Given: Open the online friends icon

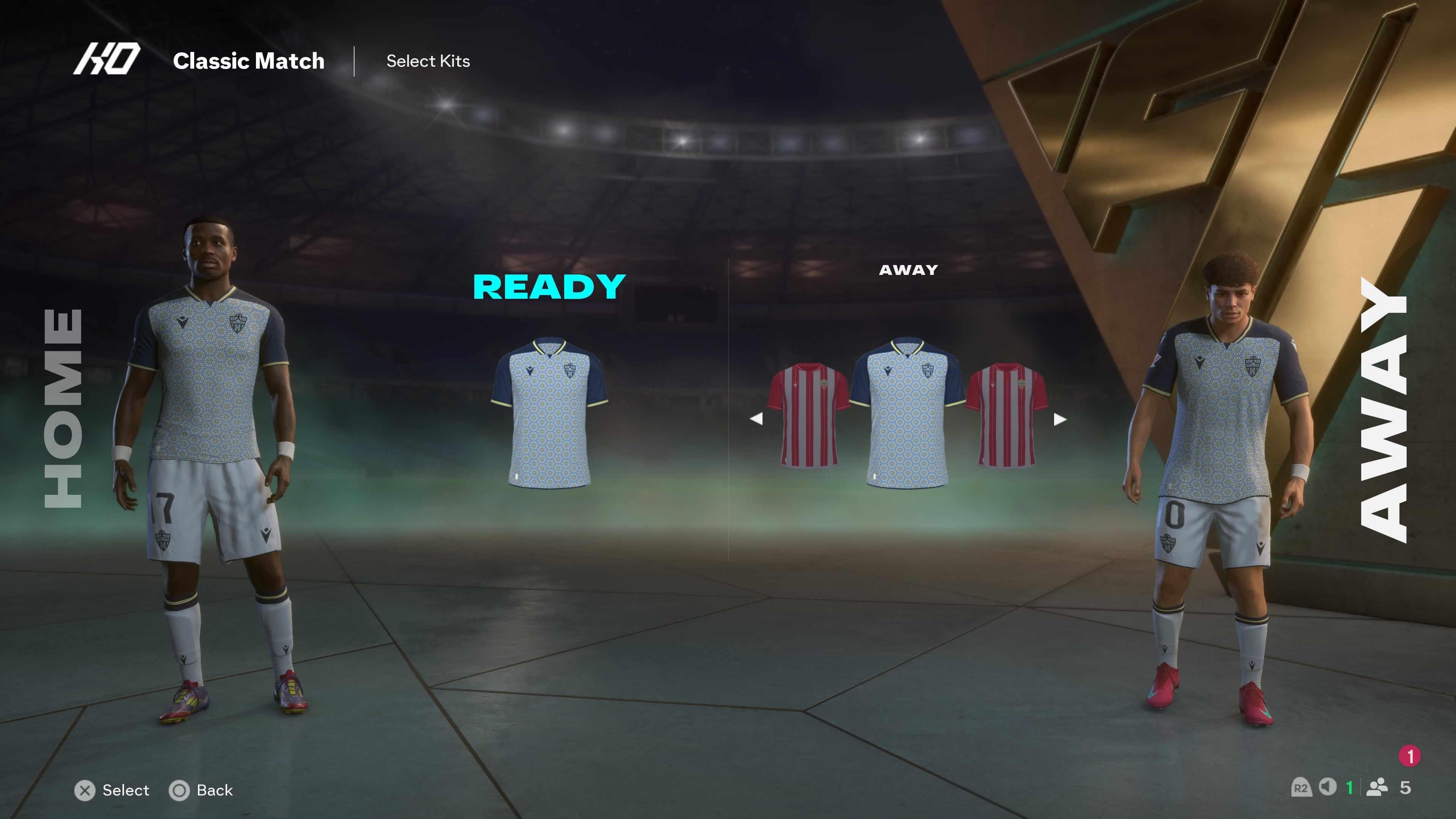Looking at the screenshot, I should pyautogui.click(x=1377, y=787).
